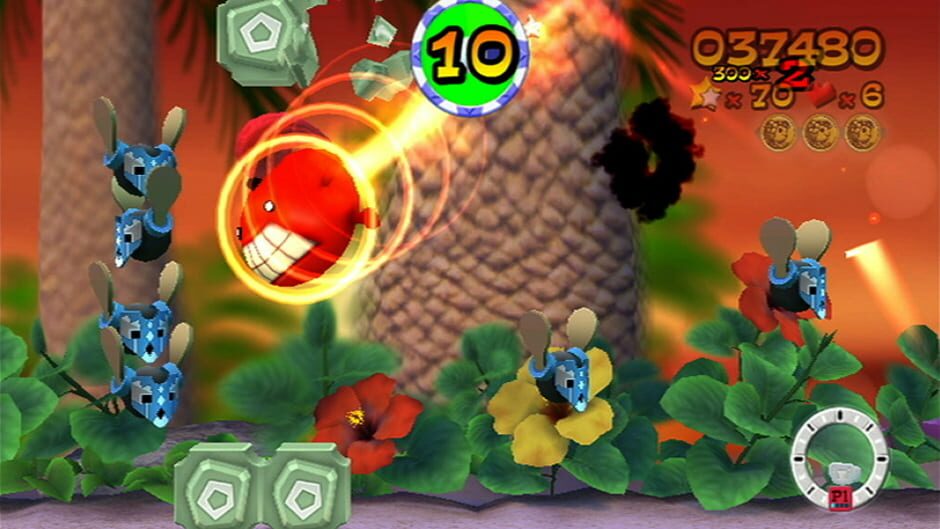Click the P1 ring gauge icon
Viewport: 940px width, 529px height.
click(x=840, y=460)
